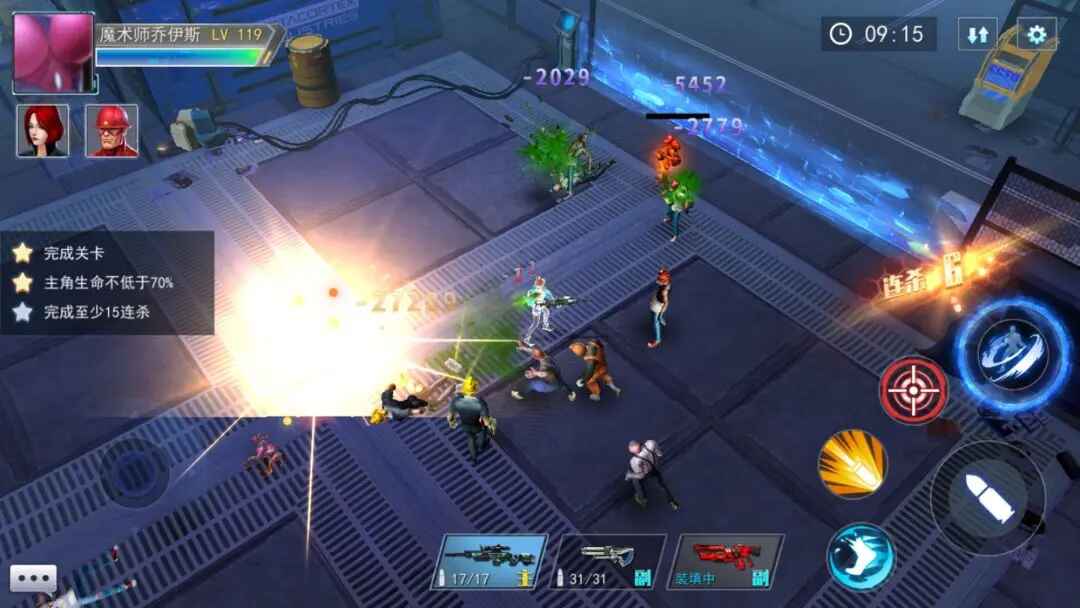Open the settings gear menu
The height and width of the screenshot is (608, 1080).
click(x=1037, y=35)
